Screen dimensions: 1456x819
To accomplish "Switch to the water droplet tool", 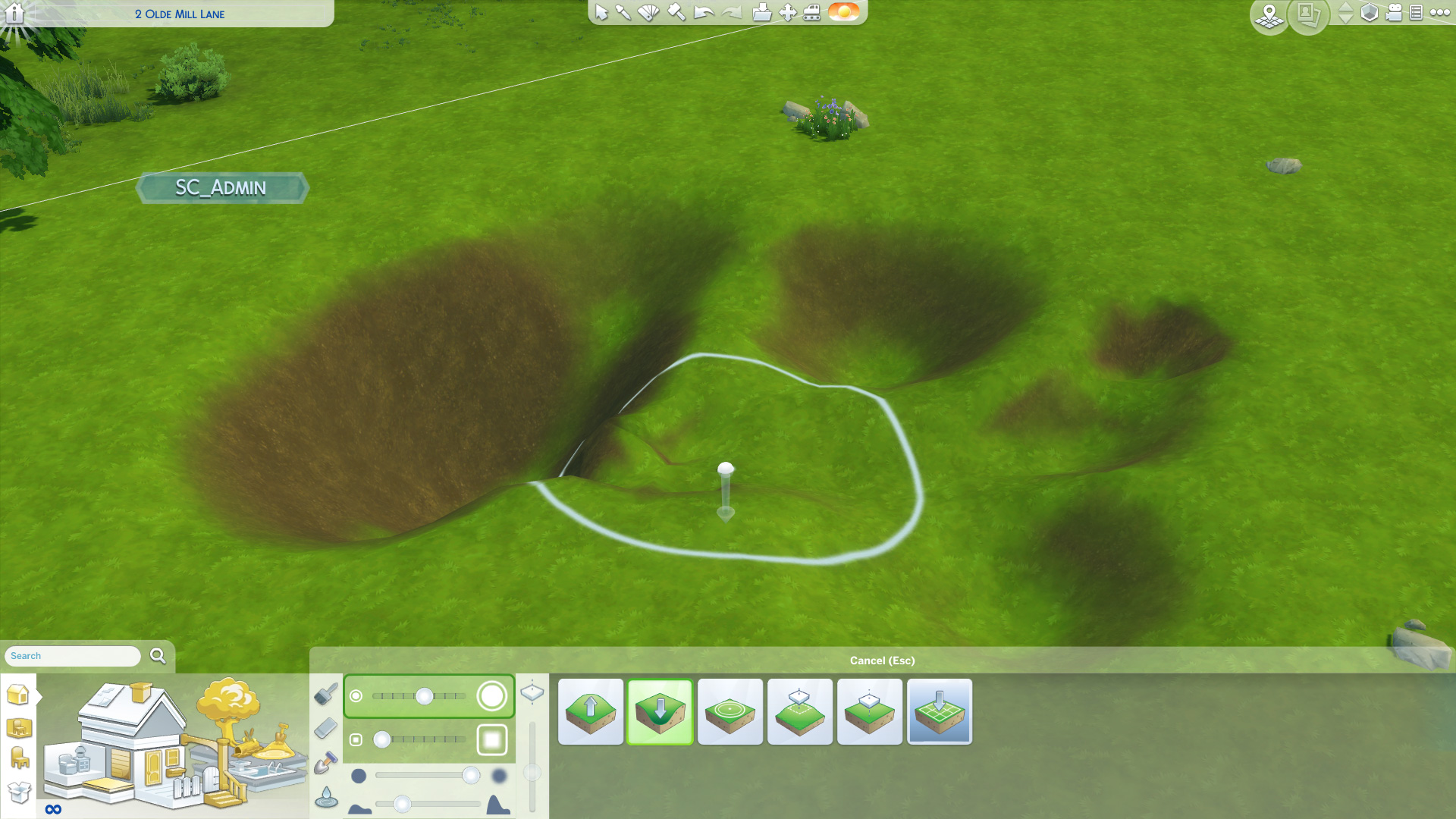I will [326, 797].
